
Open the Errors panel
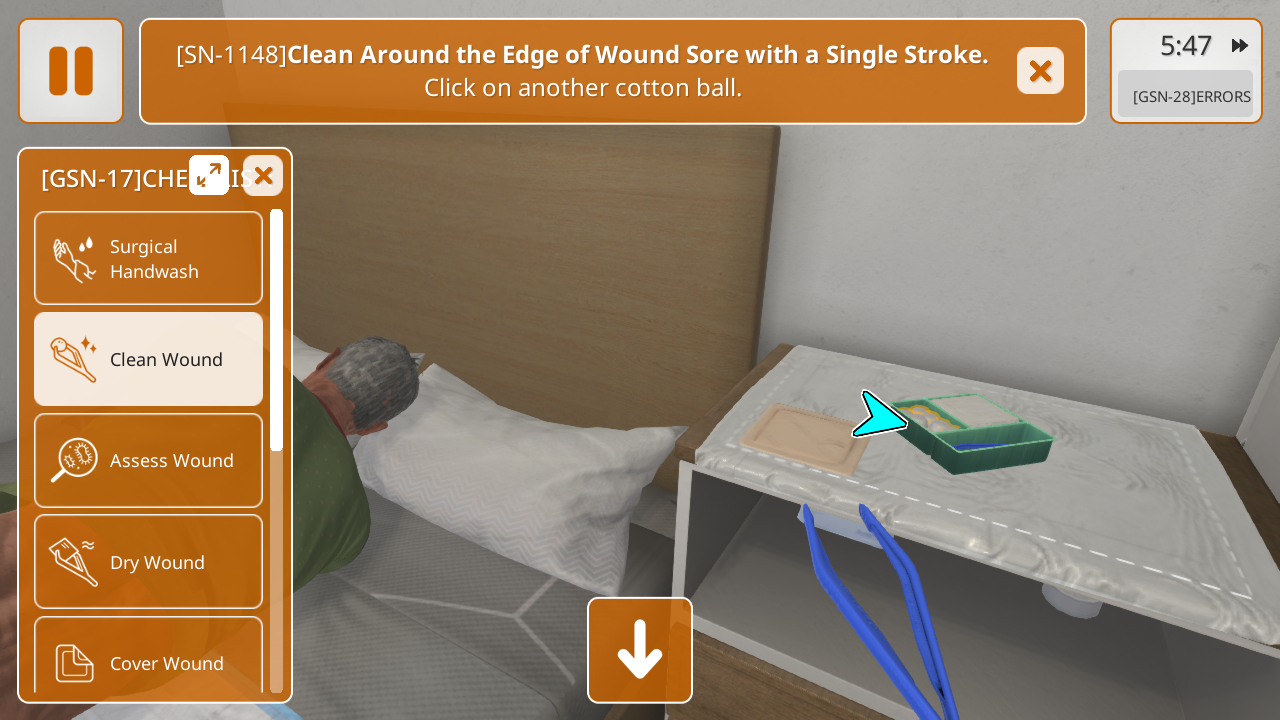coord(1185,96)
